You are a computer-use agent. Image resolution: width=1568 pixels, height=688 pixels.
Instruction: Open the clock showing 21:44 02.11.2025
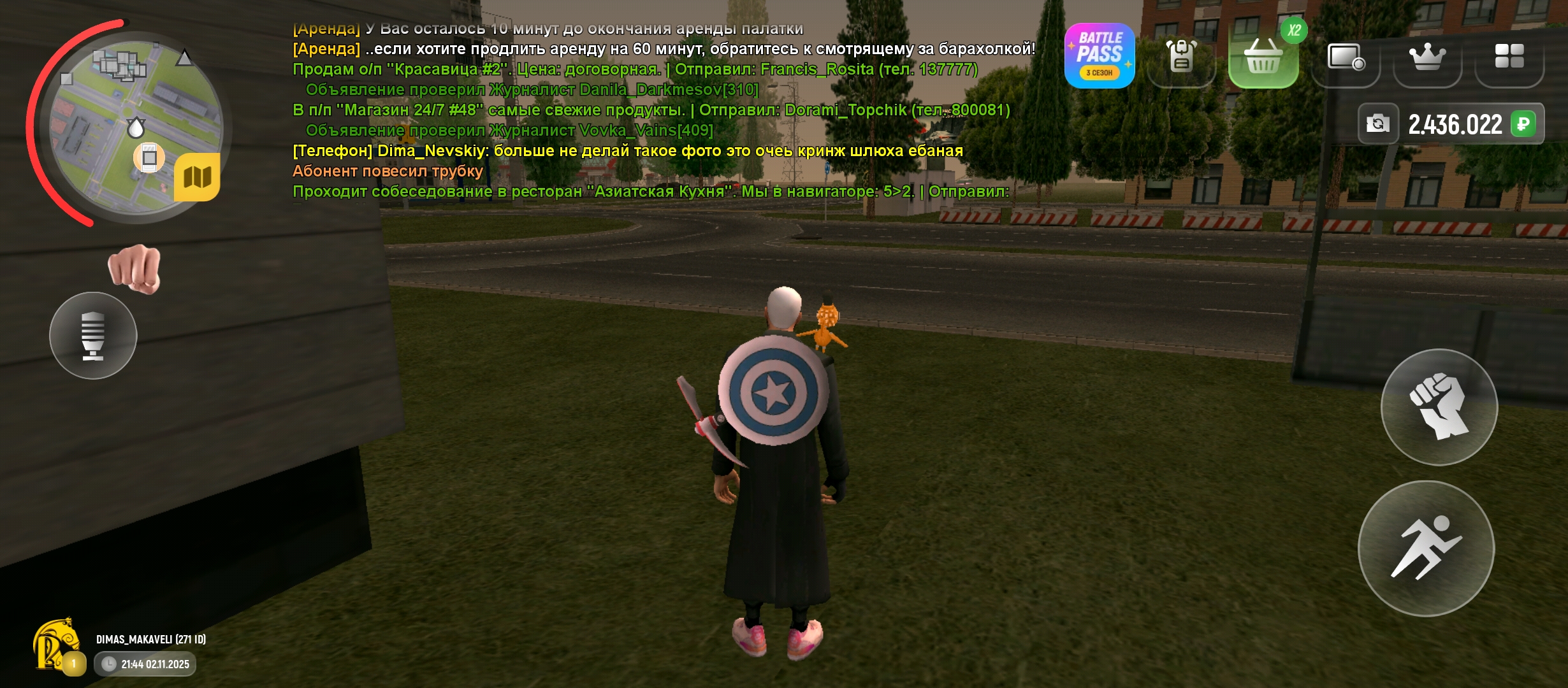point(143,664)
